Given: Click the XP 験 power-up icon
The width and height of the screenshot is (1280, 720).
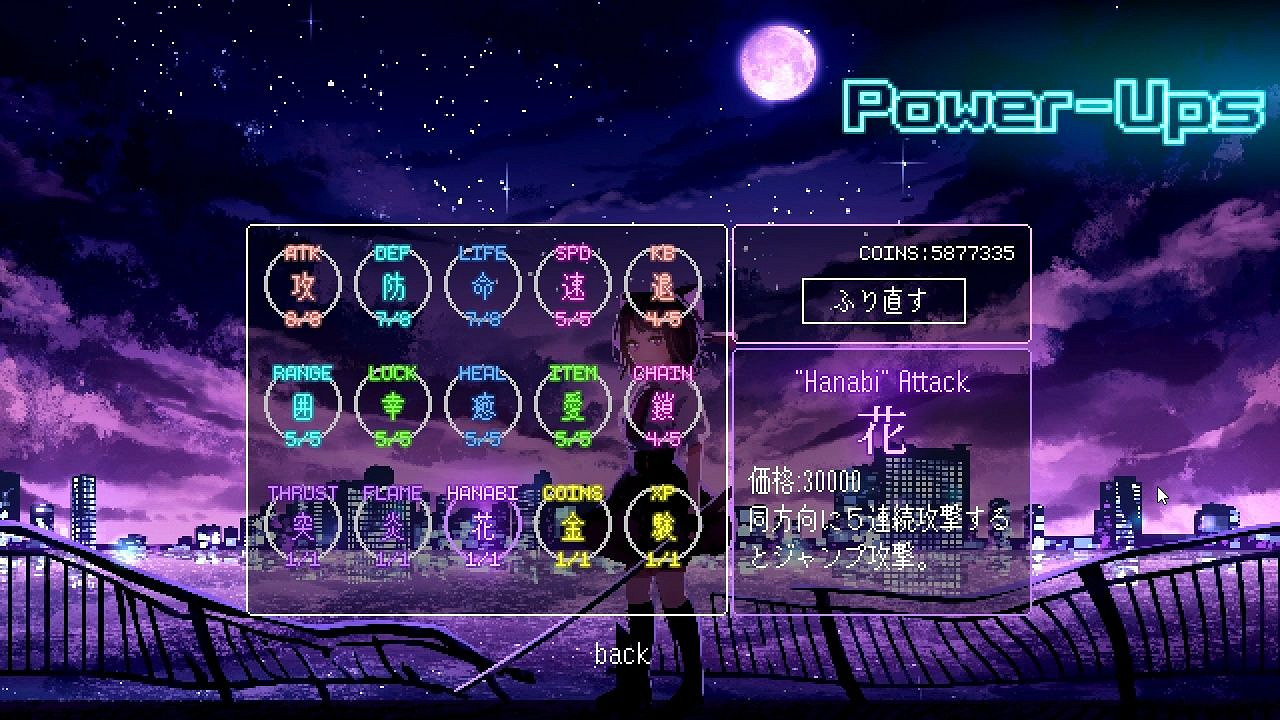Looking at the screenshot, I should 662,523.
